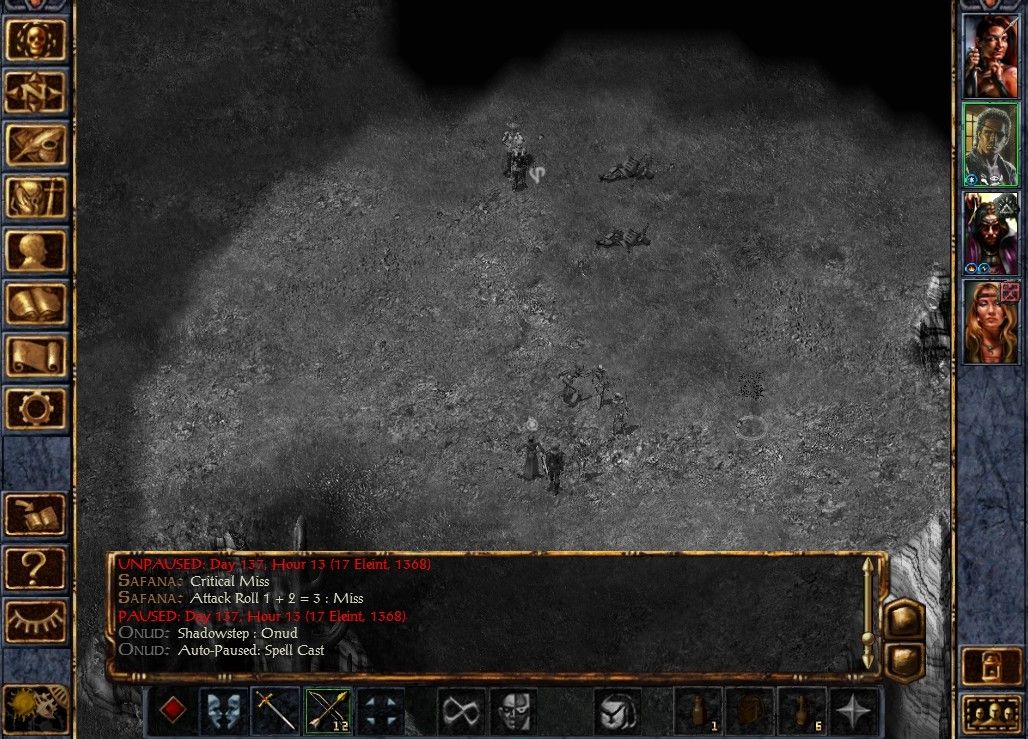Click the sun and moon clock
This screenshot has width=1028, height=739.
[x=36, y=707]
